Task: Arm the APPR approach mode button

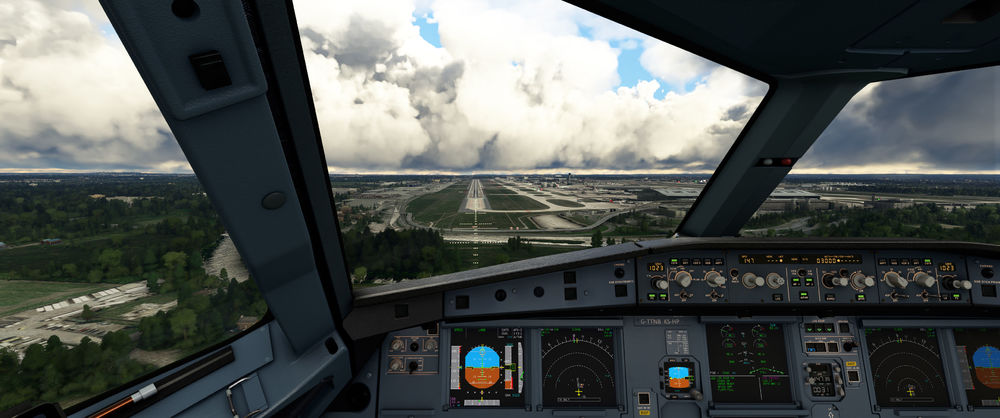Action: (861, 295)
